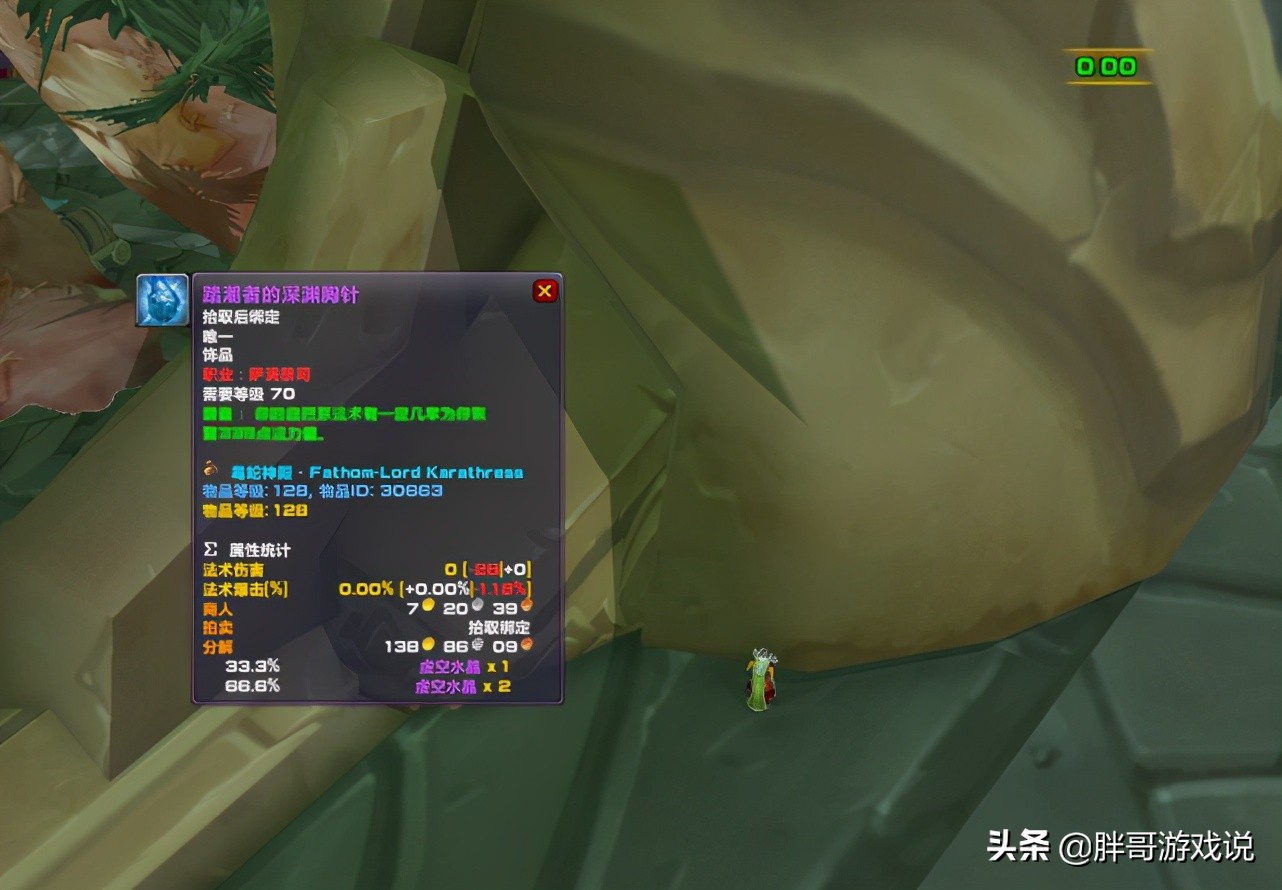Screen dimensions: 1282x890
Task: Click the loot bag icon before 毒蛇神殿
Action: [211, 471]
